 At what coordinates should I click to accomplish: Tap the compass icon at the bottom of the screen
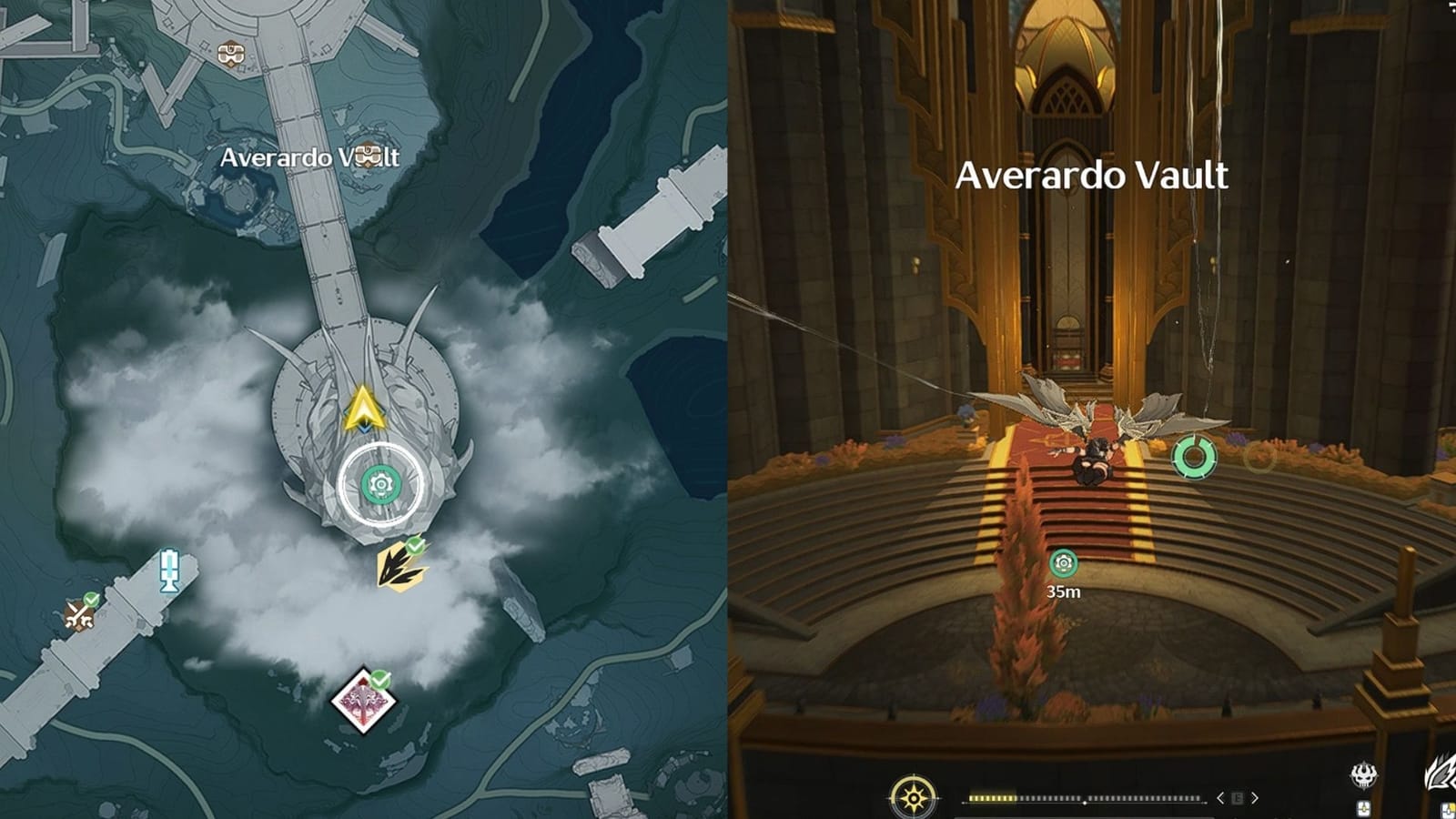[x=913, y=798]
